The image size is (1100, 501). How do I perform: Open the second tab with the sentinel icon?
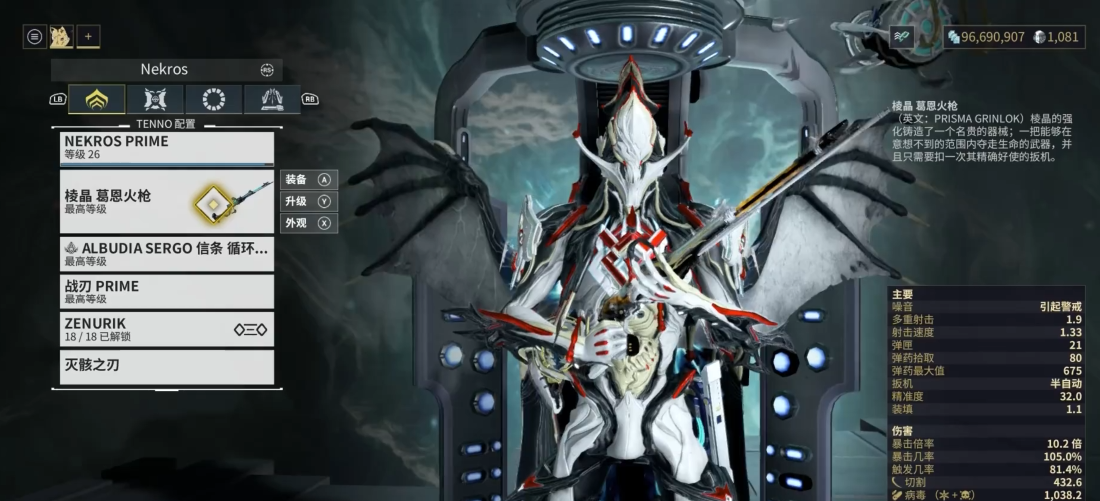[156, 99]
